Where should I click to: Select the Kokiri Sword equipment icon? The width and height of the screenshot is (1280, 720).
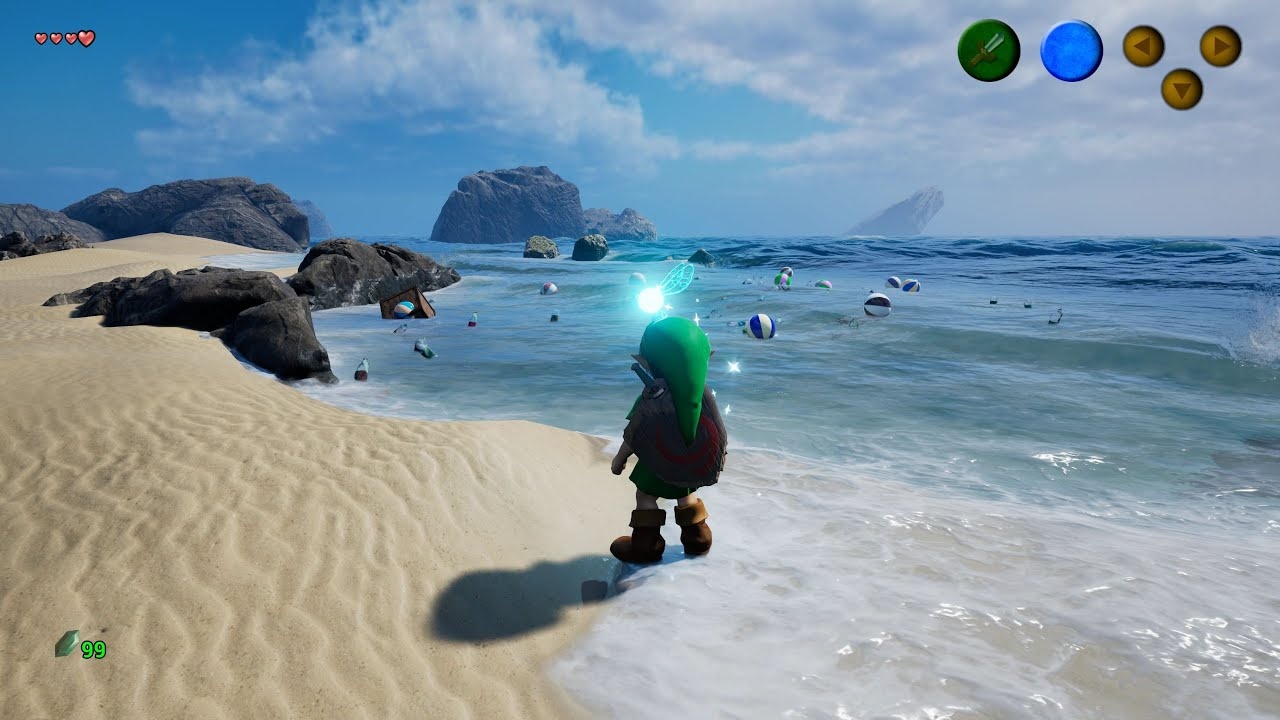click(x=990, y=50)
